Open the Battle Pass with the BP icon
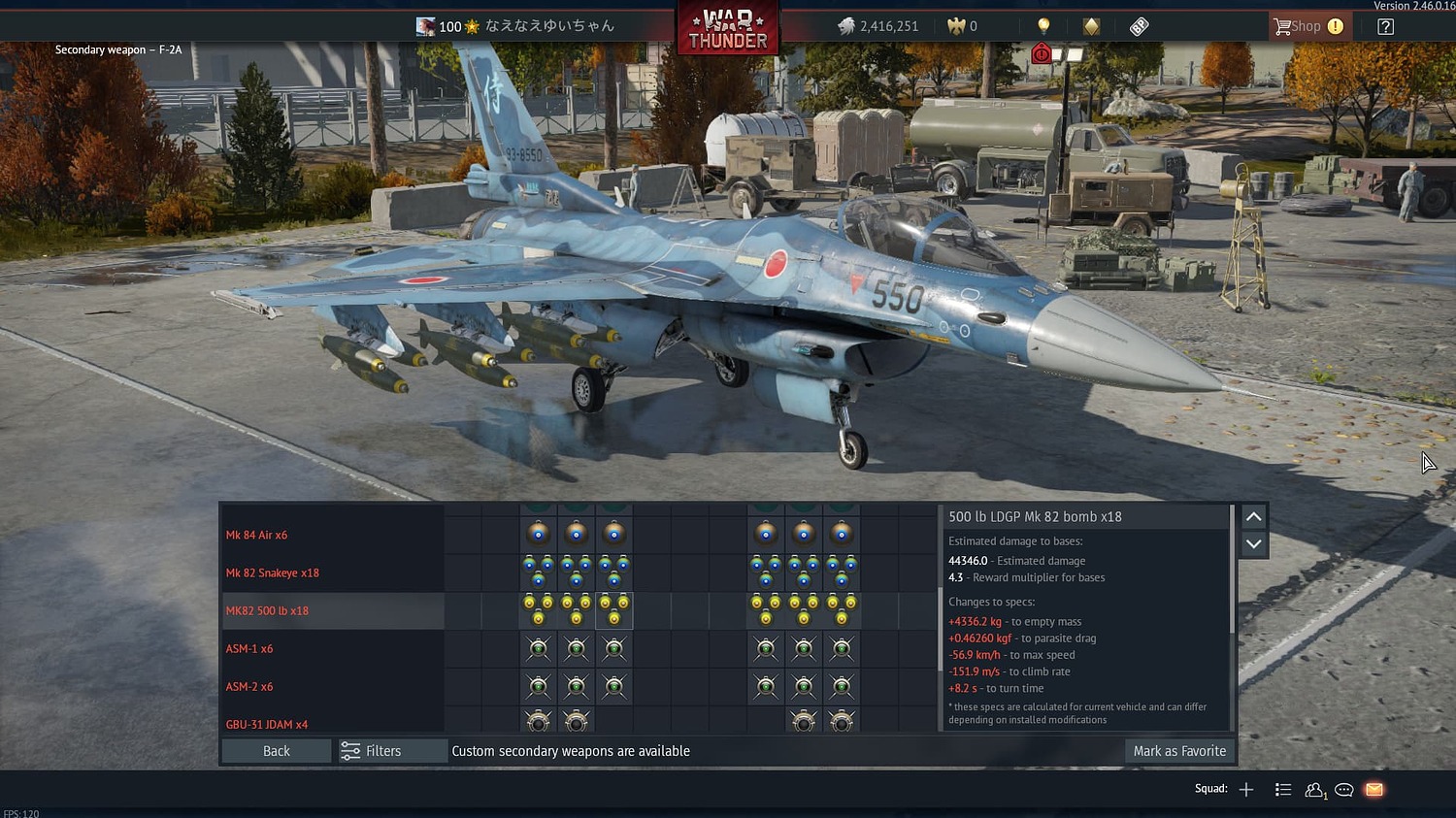Viewport: 1456px width, 818px height. click(1138, 26)
